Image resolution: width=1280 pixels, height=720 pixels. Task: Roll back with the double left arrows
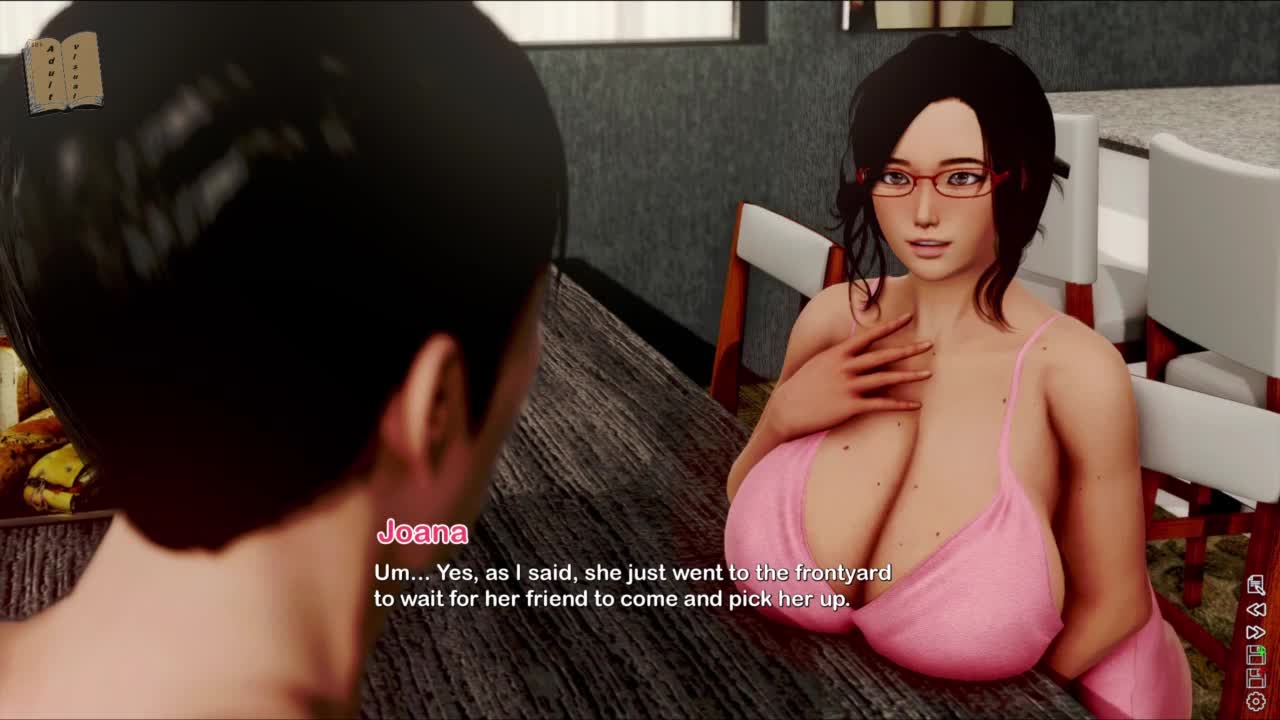click(x=1256, y=609)
